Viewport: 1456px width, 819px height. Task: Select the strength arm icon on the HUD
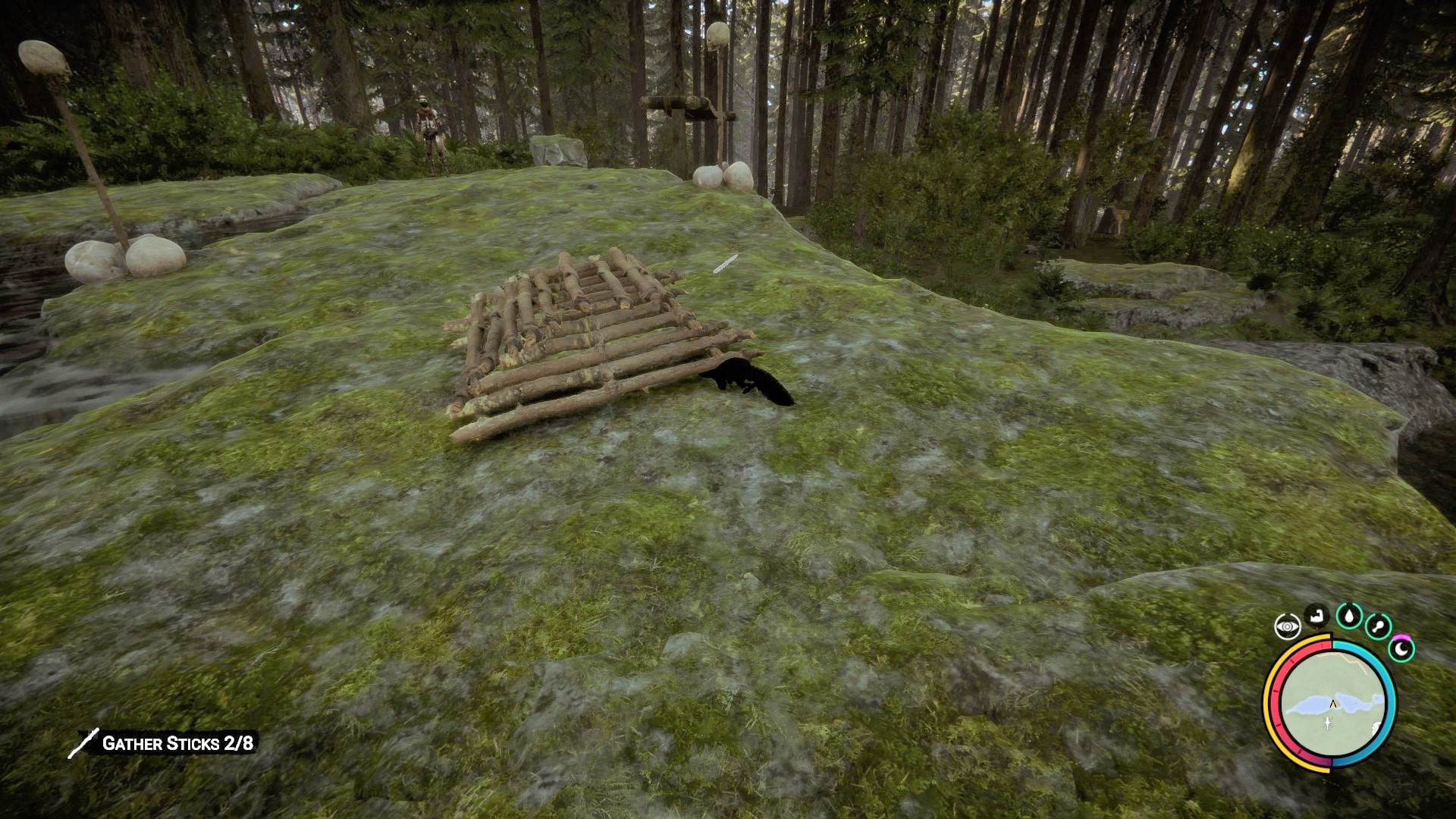[1316, 616]
